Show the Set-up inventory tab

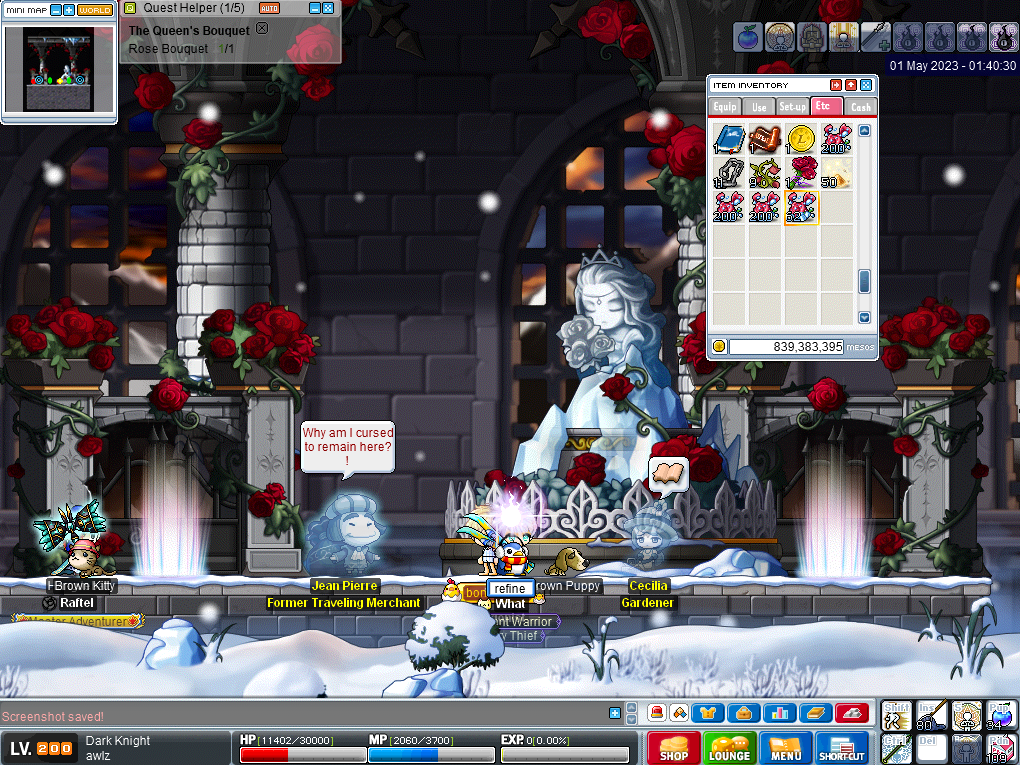coord(793,106)
